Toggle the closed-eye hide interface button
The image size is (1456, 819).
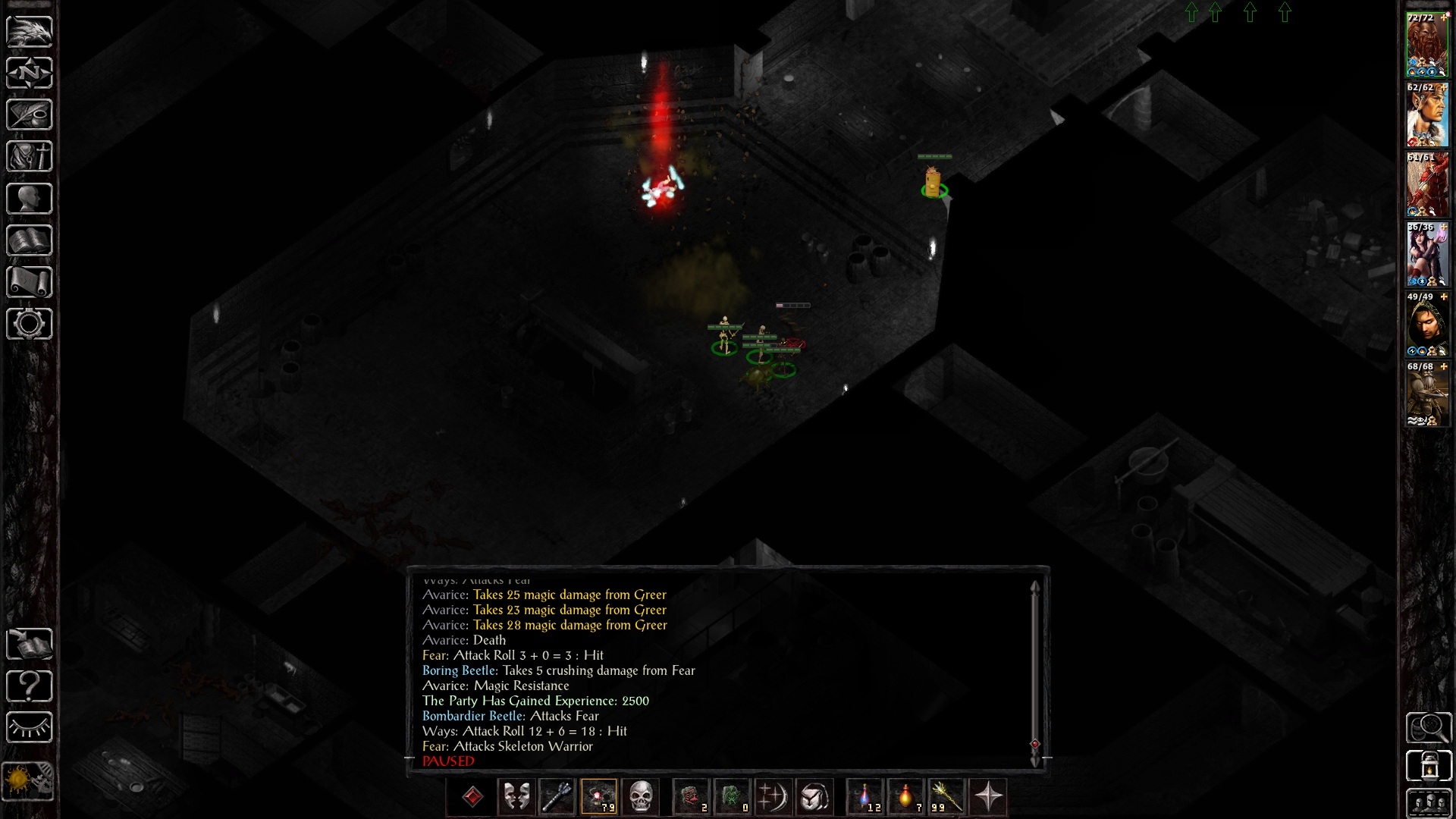coord(30,728)
